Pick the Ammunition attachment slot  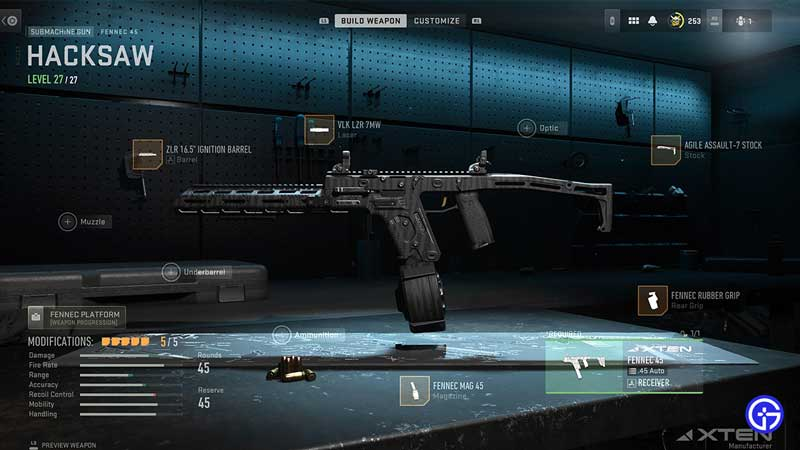pyautogui.click(x=282, y=334)
